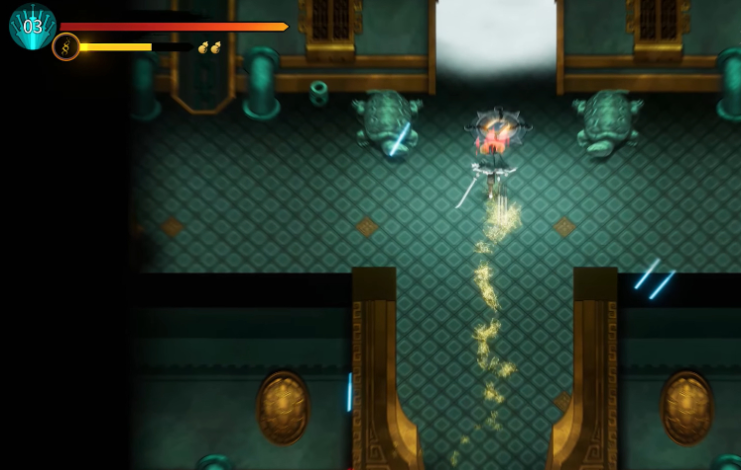Click the teal sword emblem showing 03
The height and width of the screenshot is (470, 741).
32,26
